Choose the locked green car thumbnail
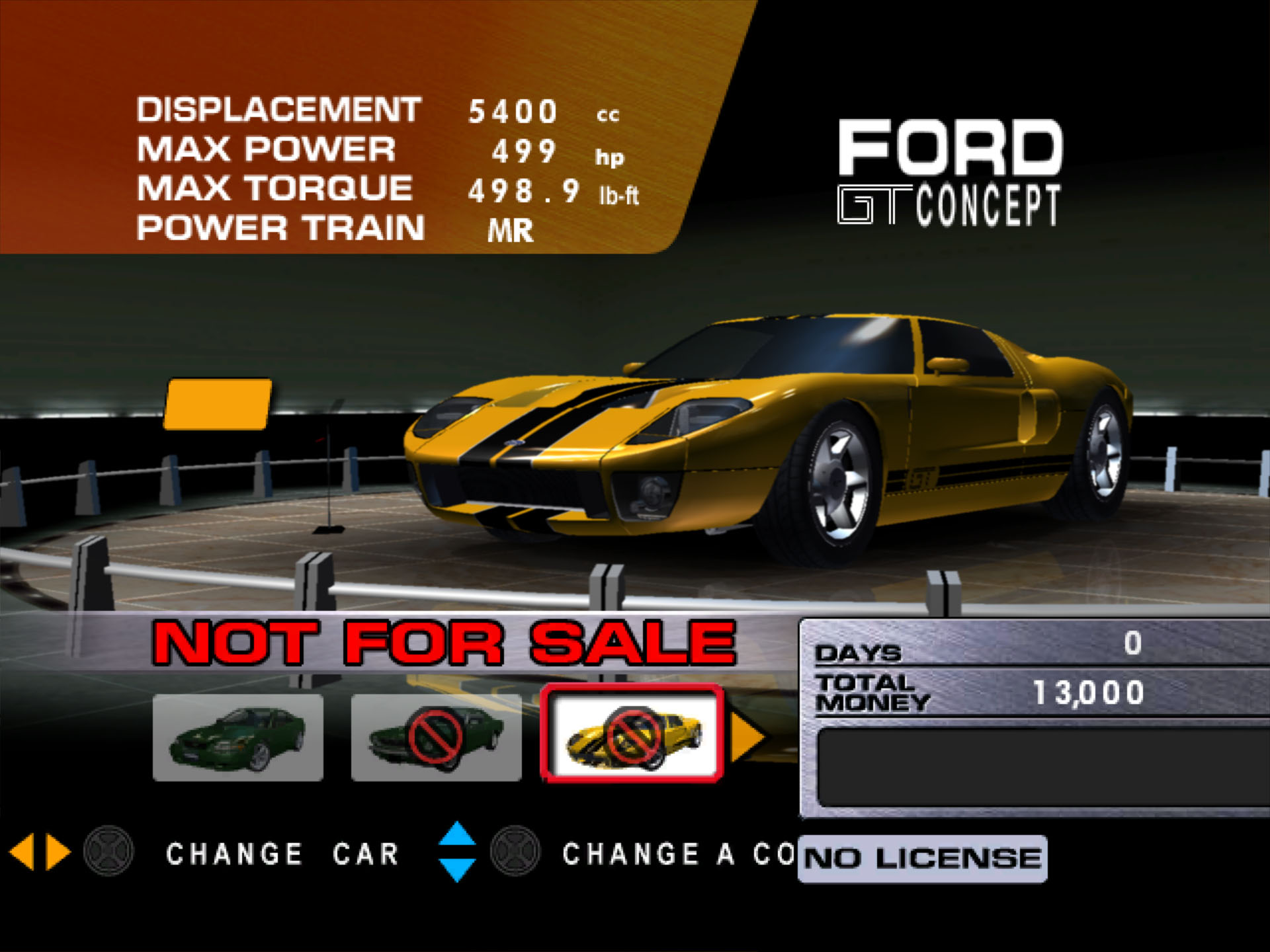The image size is (1270, 952). [x=436, y=737]
